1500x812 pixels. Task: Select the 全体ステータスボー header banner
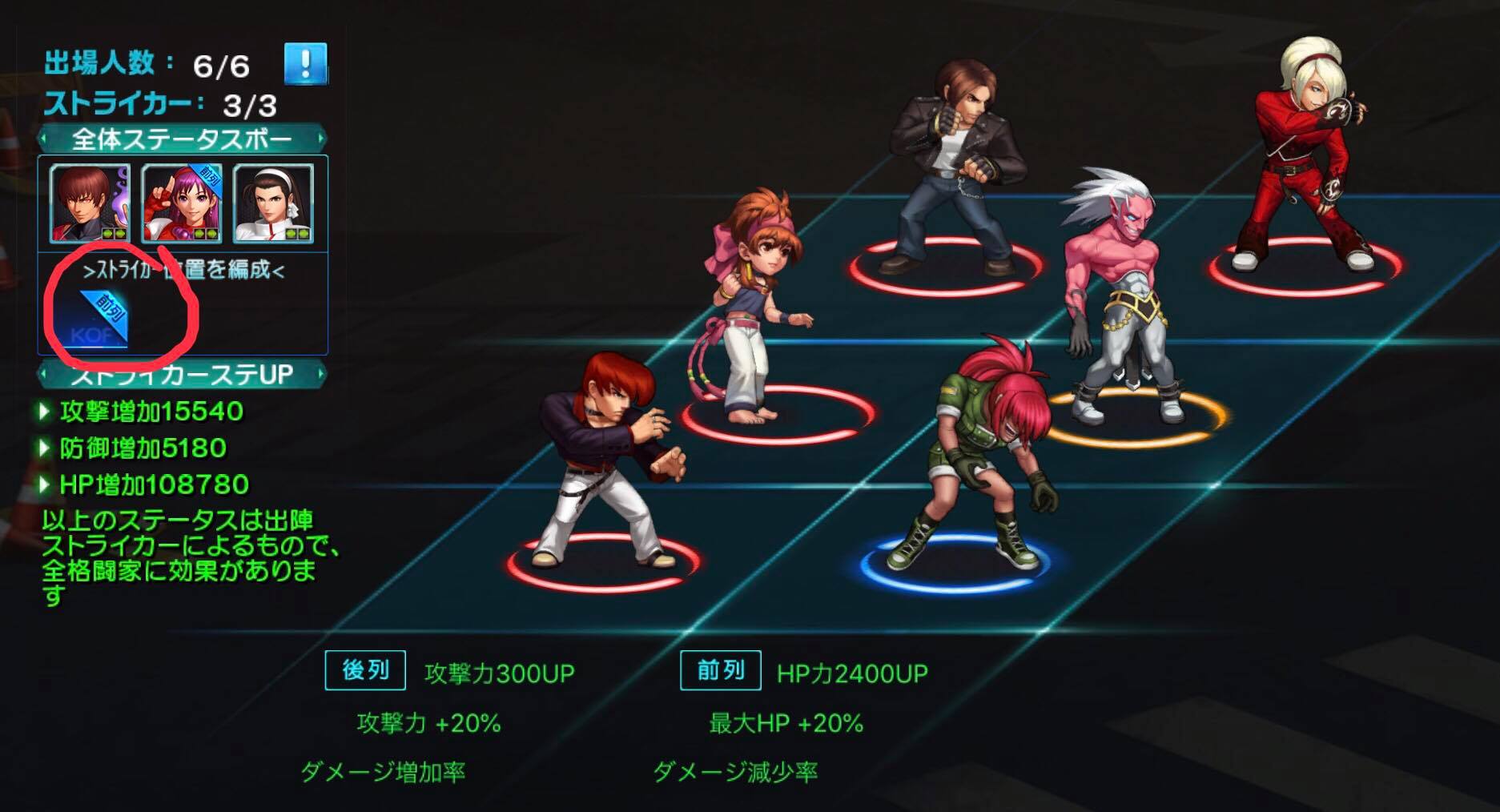click(x=183, y=140)
